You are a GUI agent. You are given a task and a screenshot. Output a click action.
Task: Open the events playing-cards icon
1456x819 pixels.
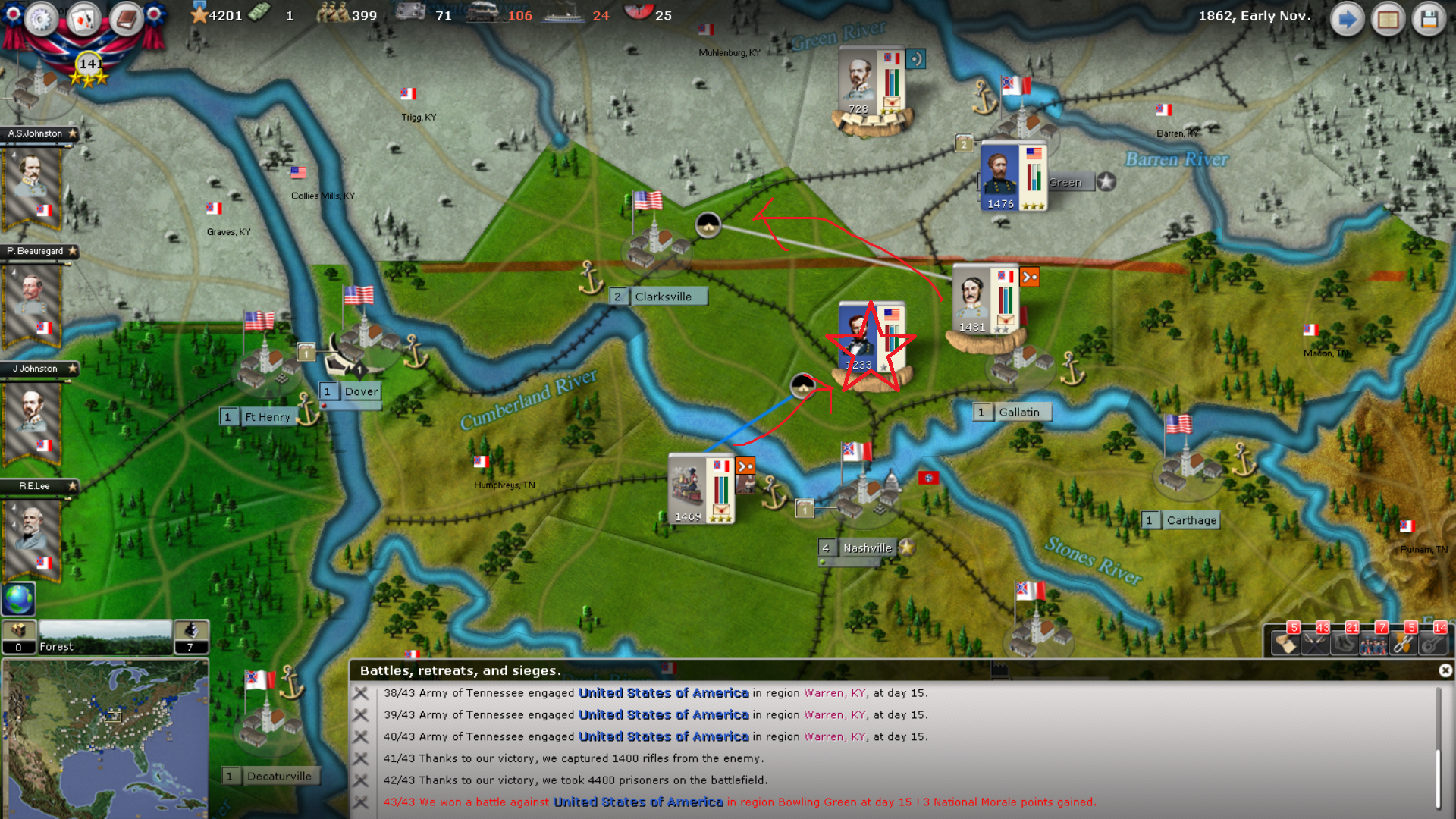coord(83,20)
